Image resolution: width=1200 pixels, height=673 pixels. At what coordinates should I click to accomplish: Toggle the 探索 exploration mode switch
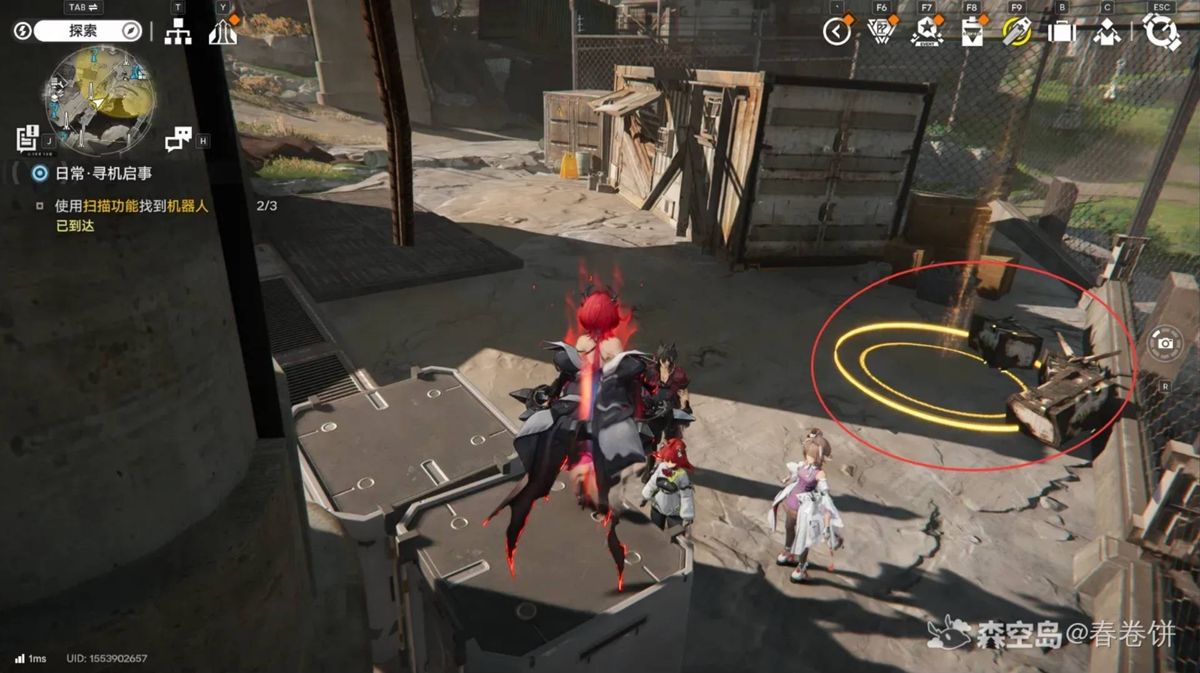pyautogui.click(x=88, y=31)
